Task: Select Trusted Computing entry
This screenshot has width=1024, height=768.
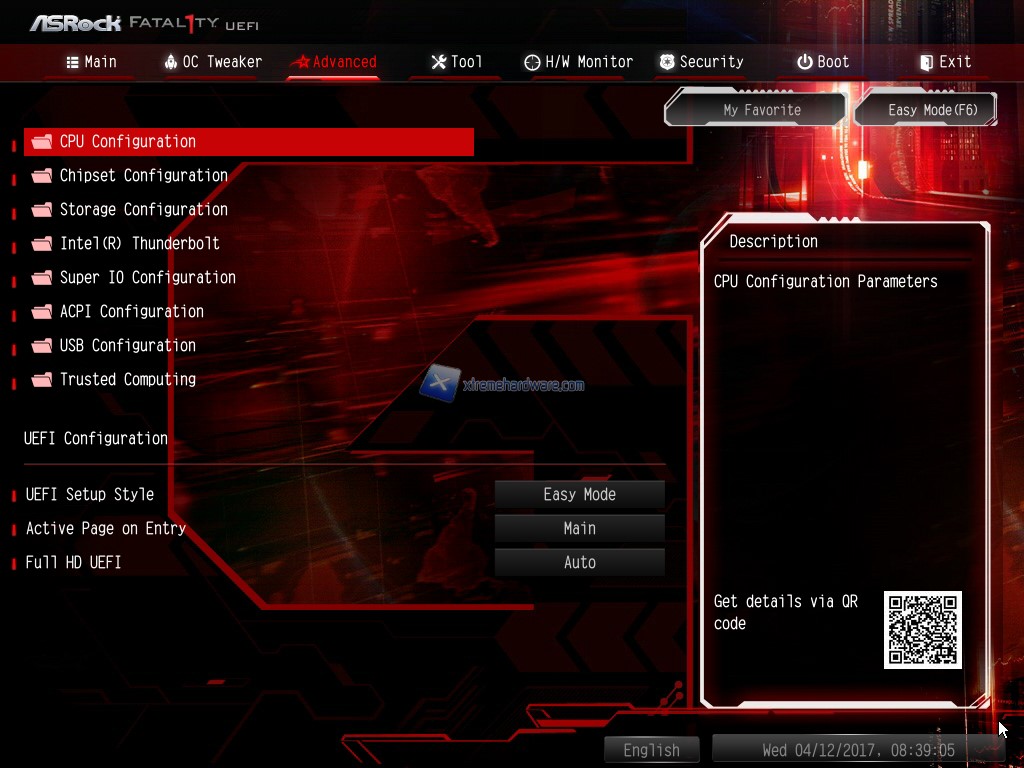Action: coord(127,380)
